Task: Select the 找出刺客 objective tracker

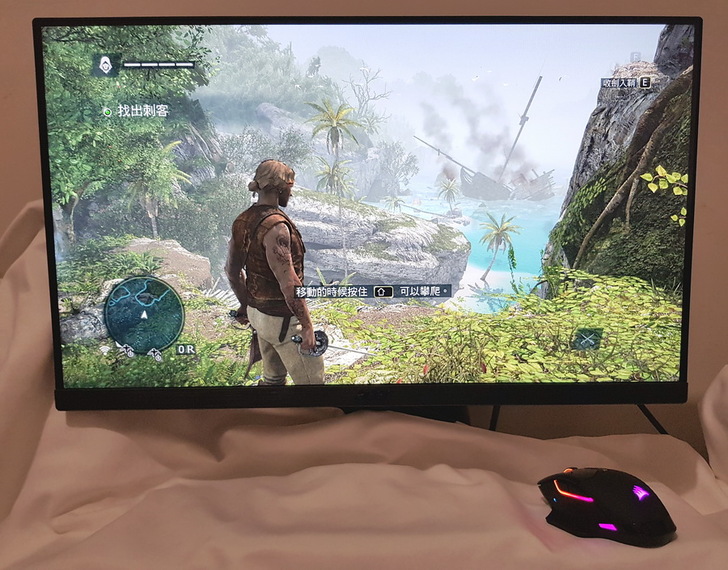Action: [138, 112]
